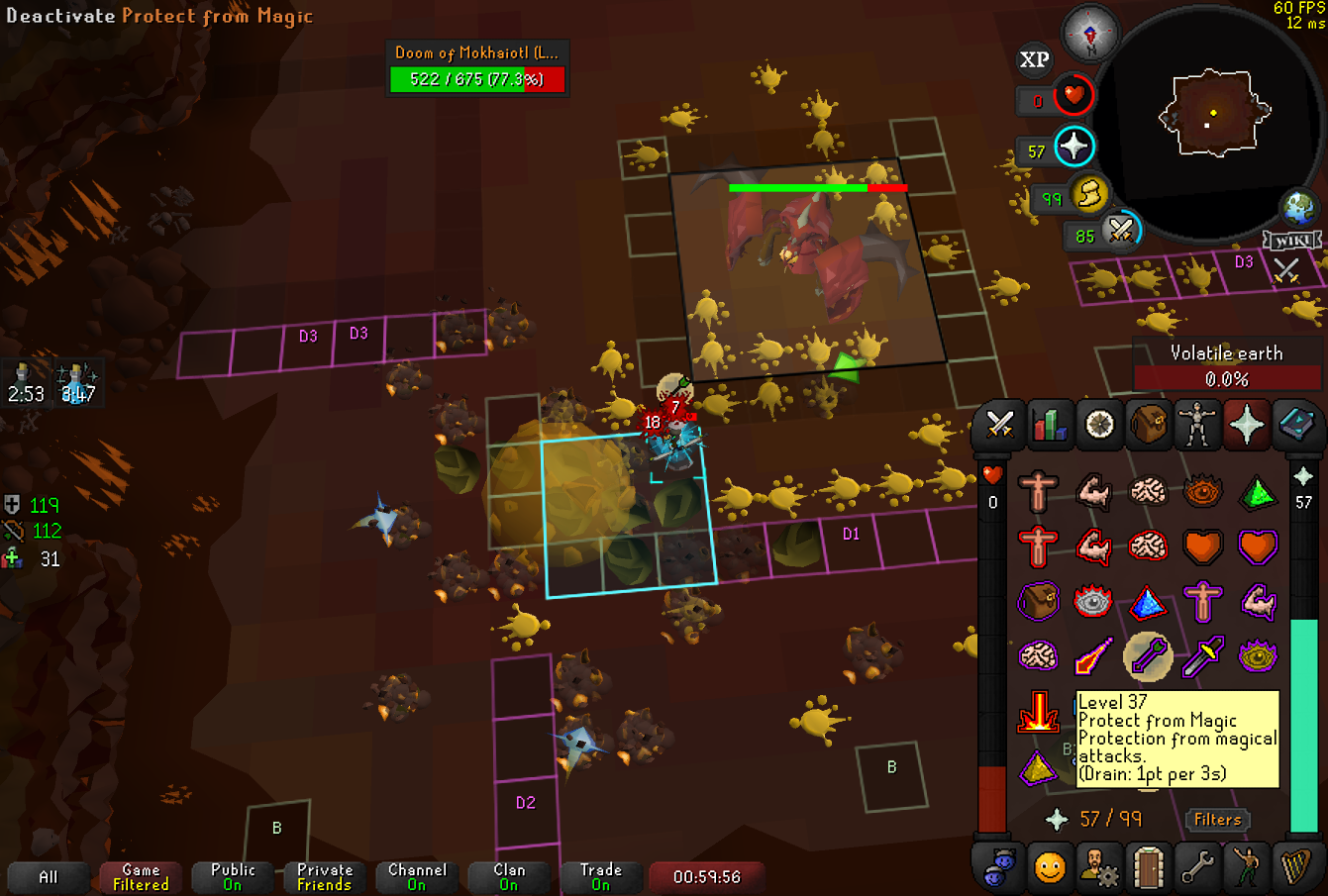Toggle the XP drops button

click(x=1035, y=60)
